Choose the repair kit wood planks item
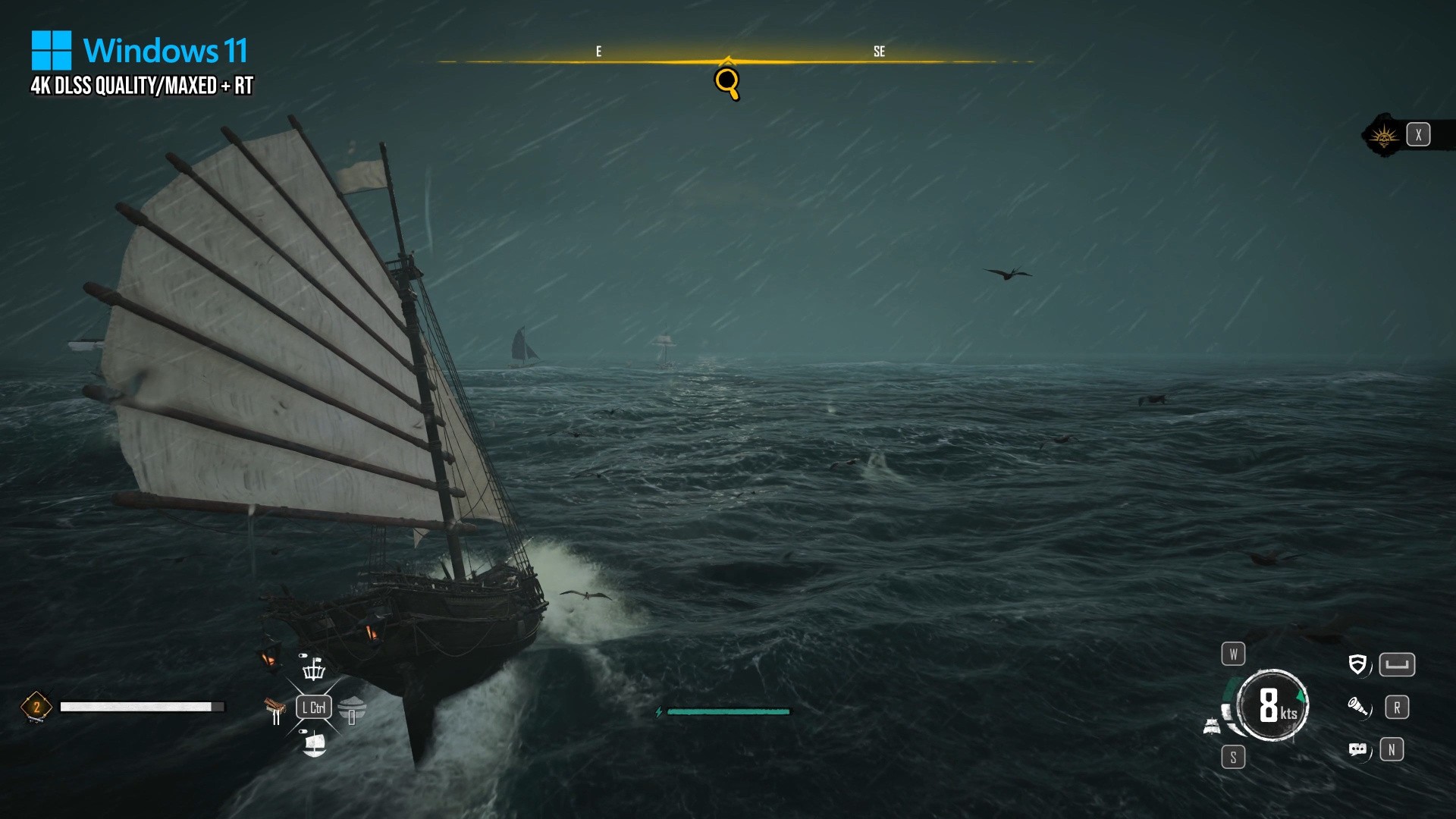The height and width of the screenshot is (819, 1456). coord(275,710)
